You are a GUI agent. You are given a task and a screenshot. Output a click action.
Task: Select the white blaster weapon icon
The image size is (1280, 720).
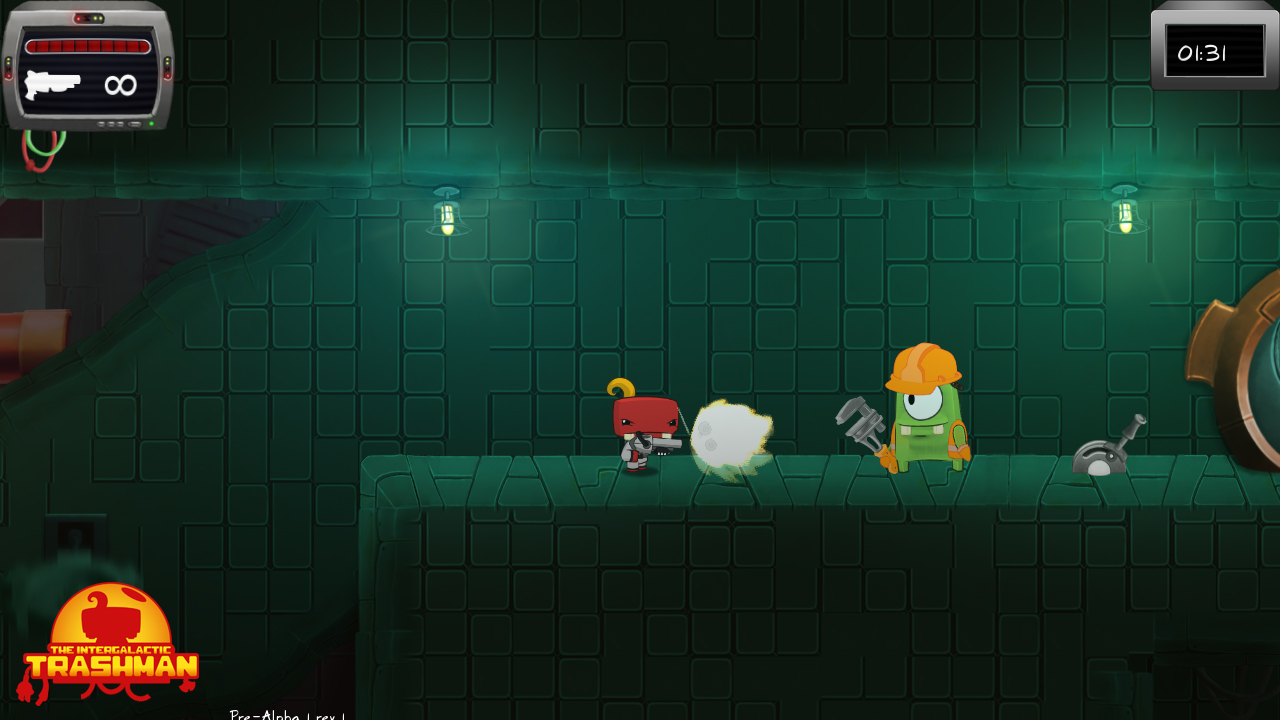tap(52, 84)
